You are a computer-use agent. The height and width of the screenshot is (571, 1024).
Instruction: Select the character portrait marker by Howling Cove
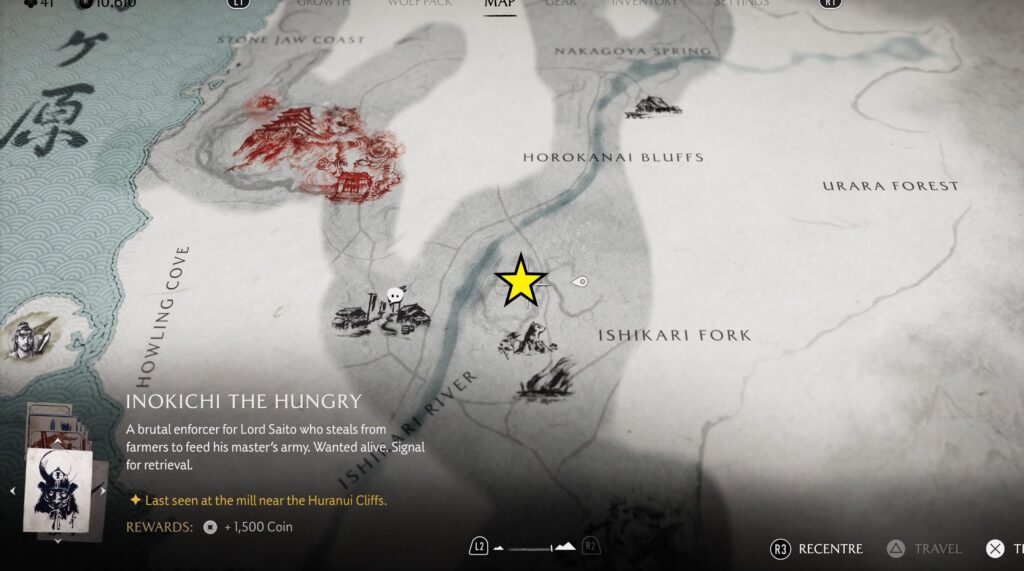coord(24,339)
